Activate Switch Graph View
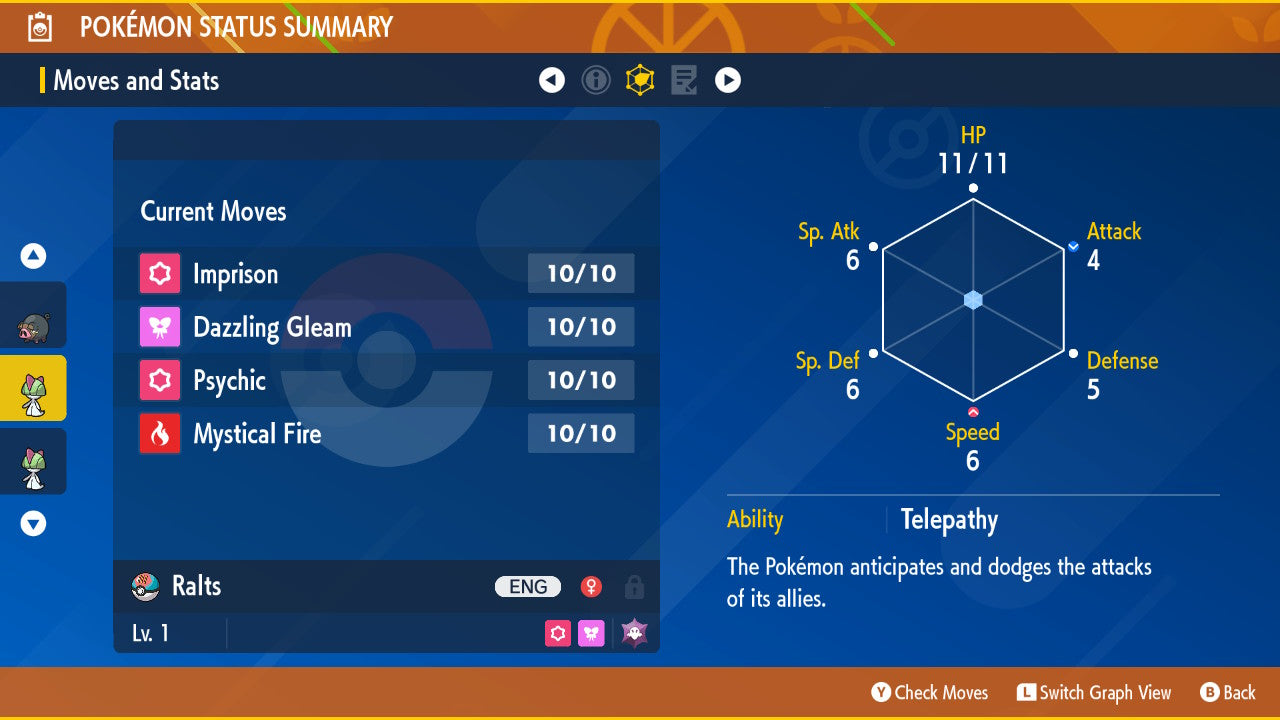This screenshot has height=720, width=1280. [x=1094, y=692]
